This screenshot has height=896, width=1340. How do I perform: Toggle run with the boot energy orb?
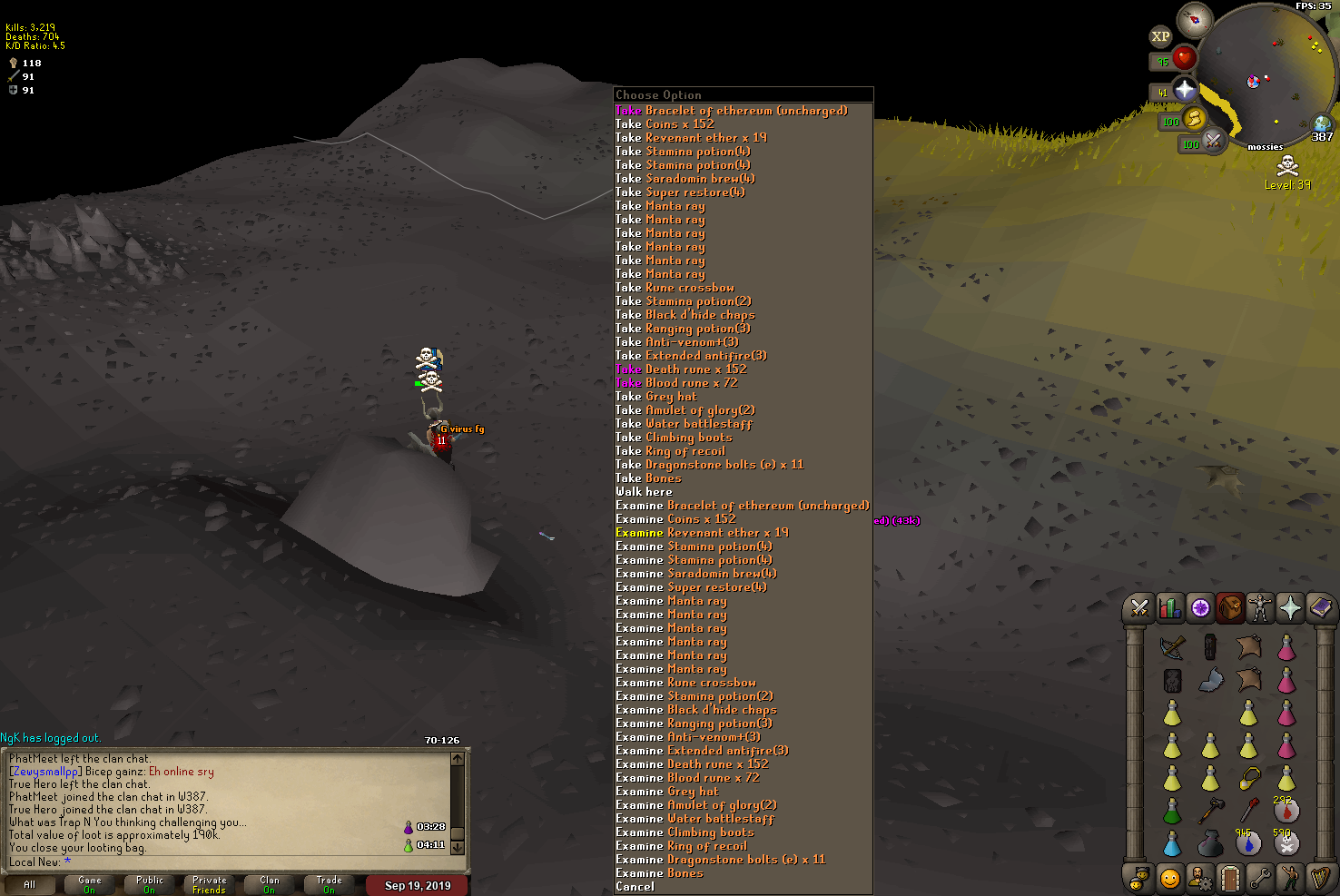(1194, 119)
